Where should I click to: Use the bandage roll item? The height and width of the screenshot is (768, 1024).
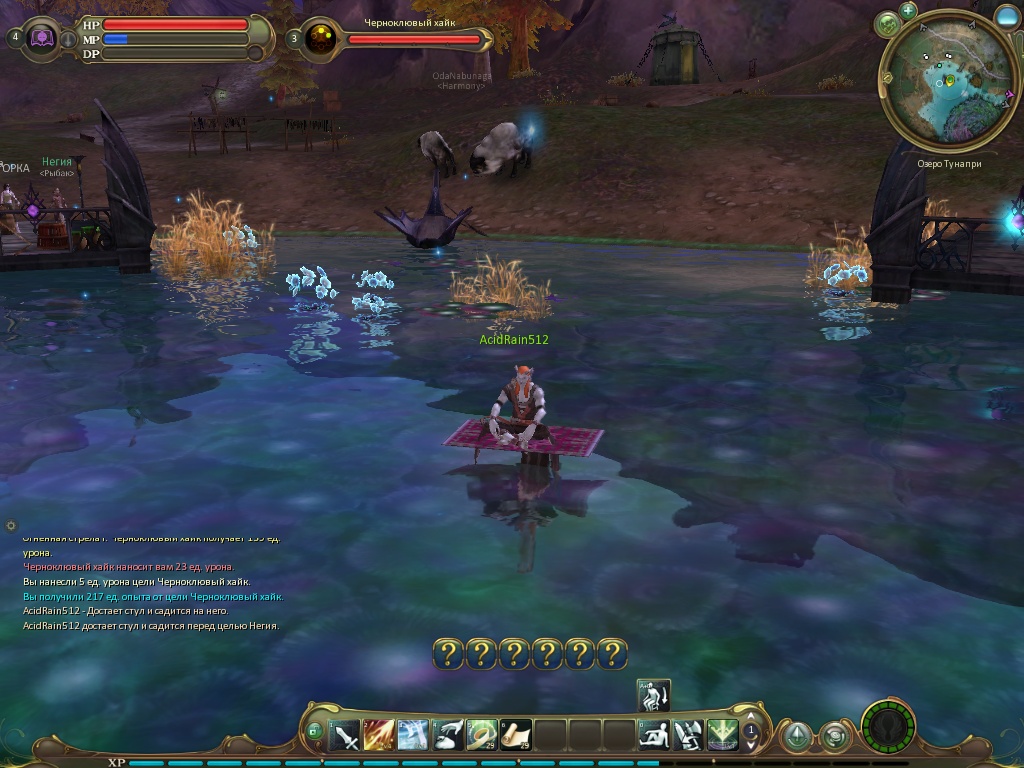click(x=483, y=736)
